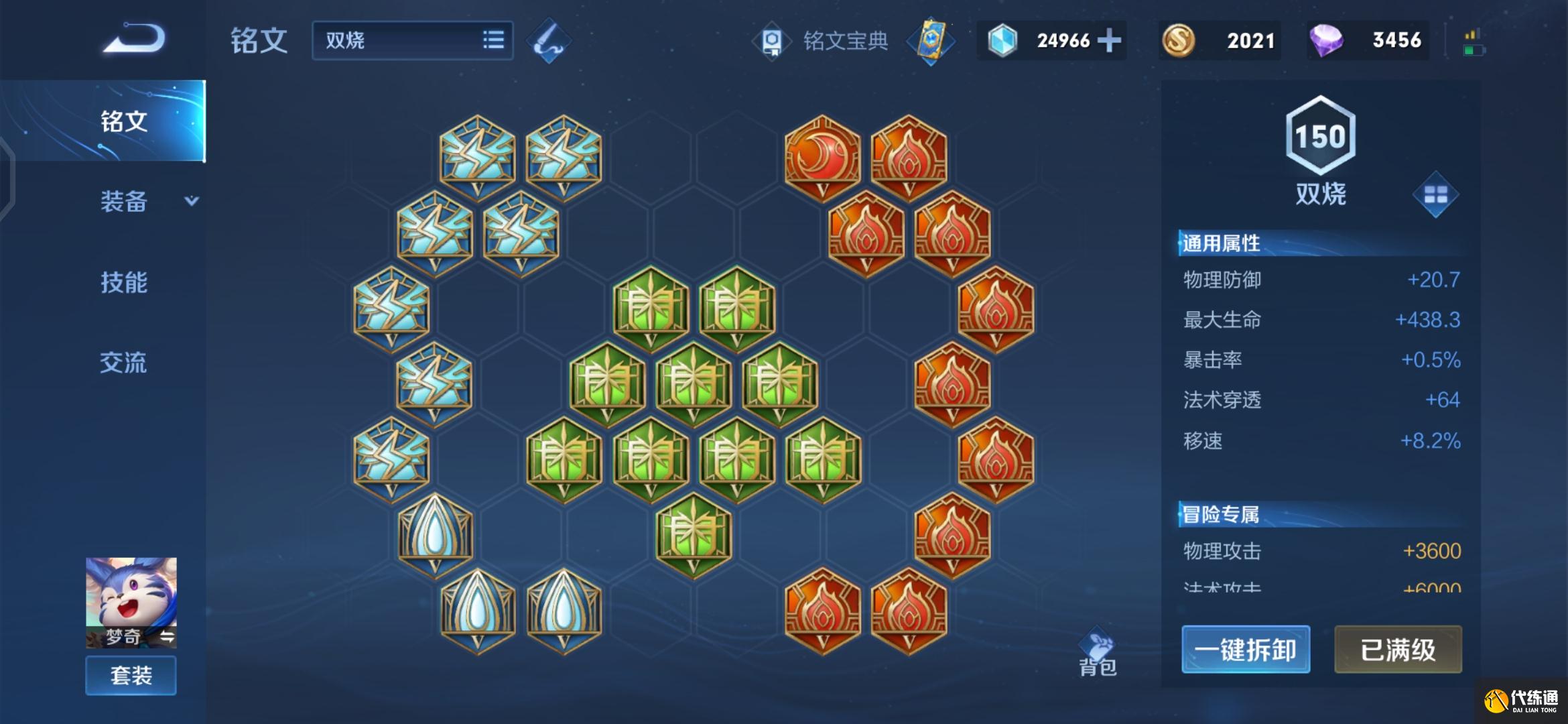Open the 双烧 rune page dropdown
The height and width of the screenshot is (724, 1568).
pyautogui.click(x=412, y=40)
